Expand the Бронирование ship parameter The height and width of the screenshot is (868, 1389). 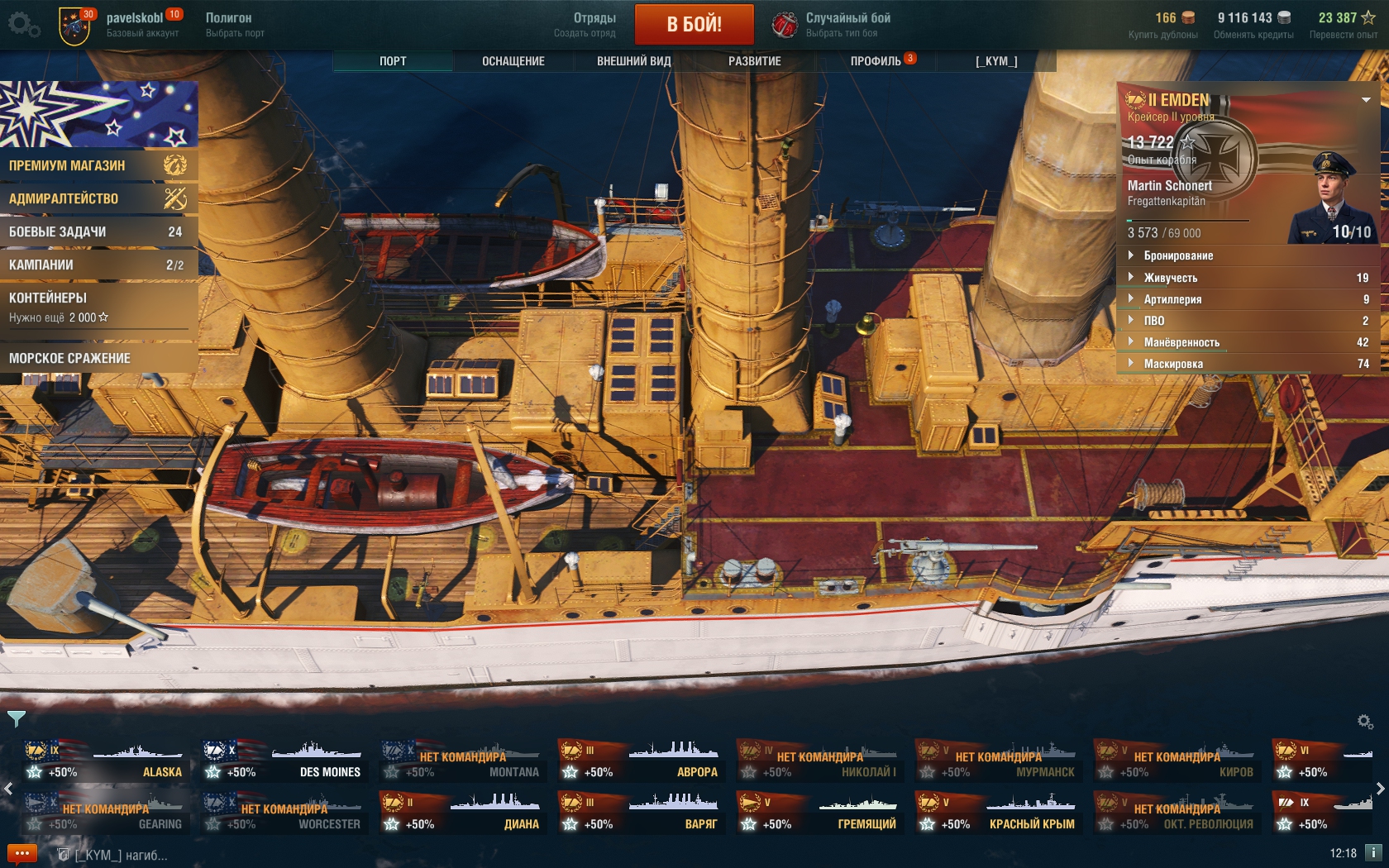click(x=1178, y=256)
